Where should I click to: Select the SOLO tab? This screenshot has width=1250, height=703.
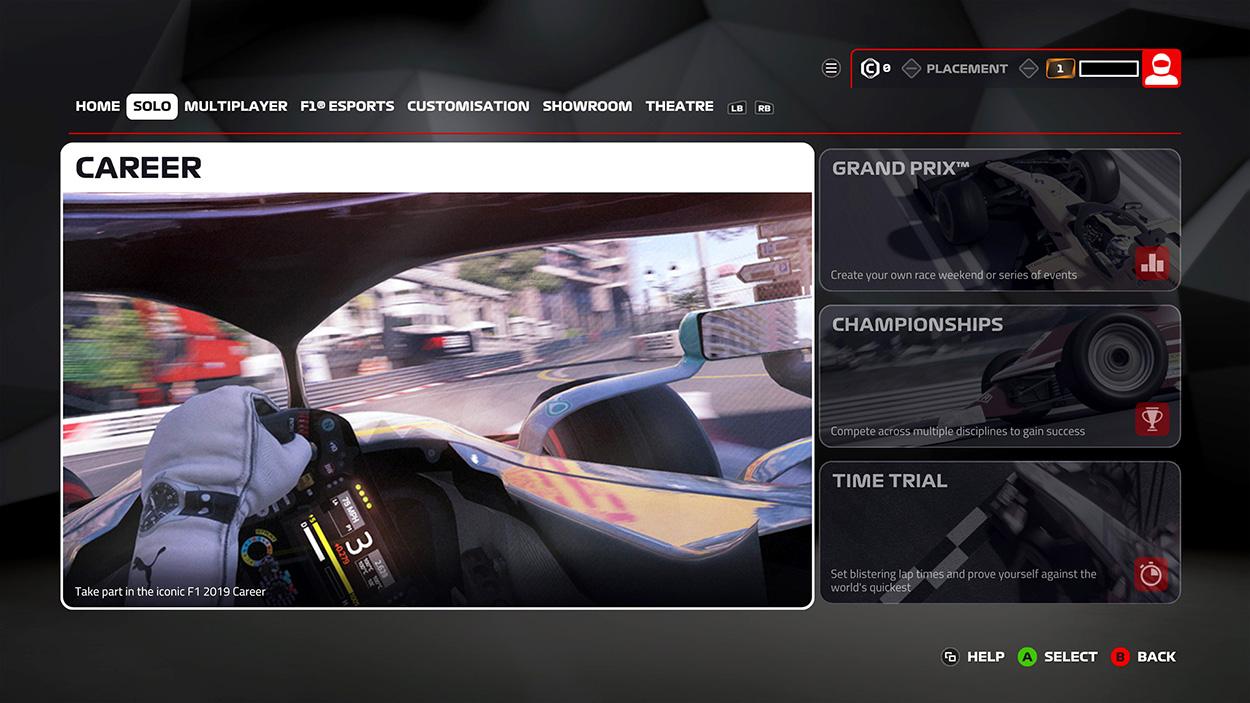(152, 106)
